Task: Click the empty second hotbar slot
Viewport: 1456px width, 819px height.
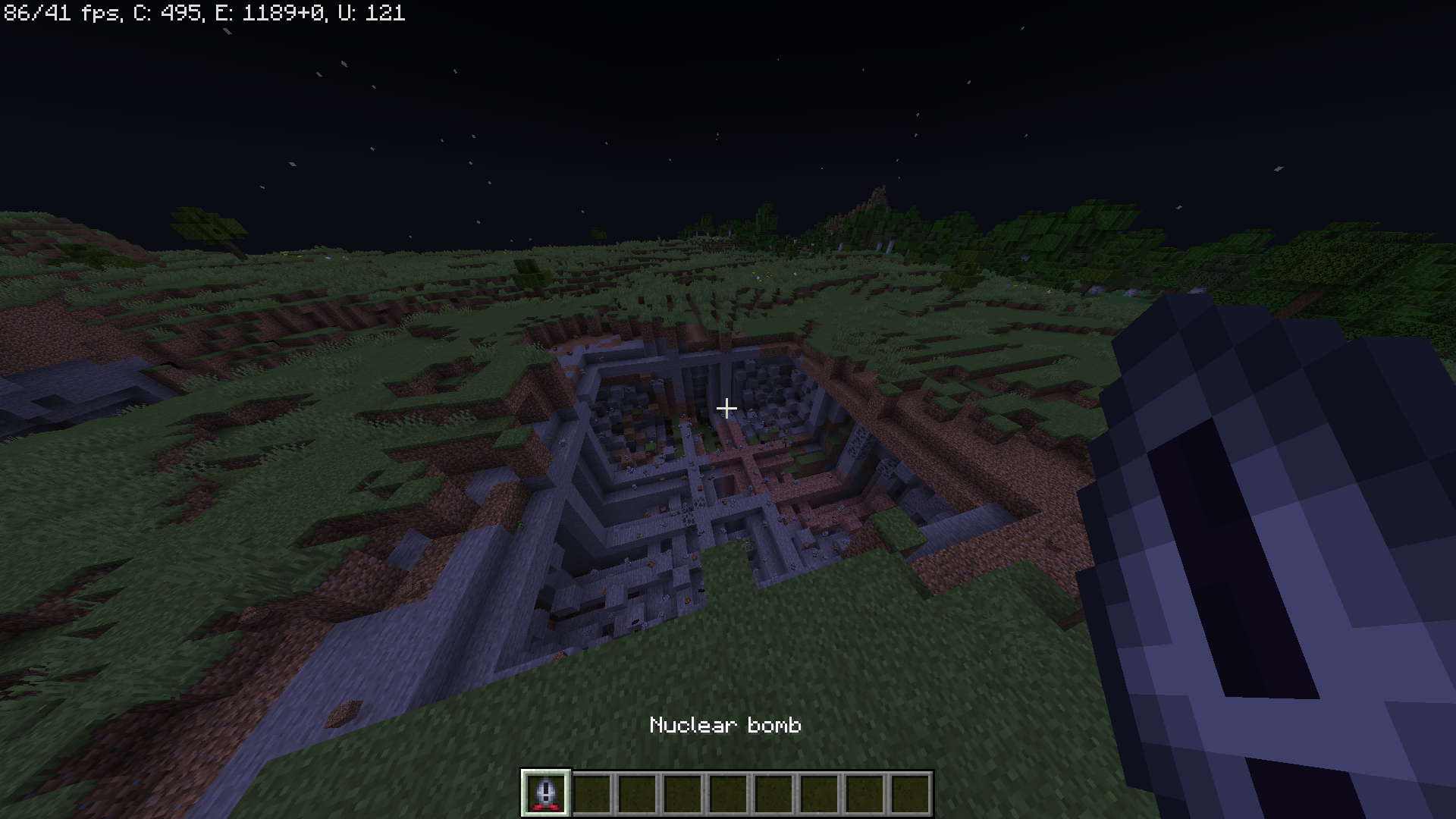Action: pos(591,794)
